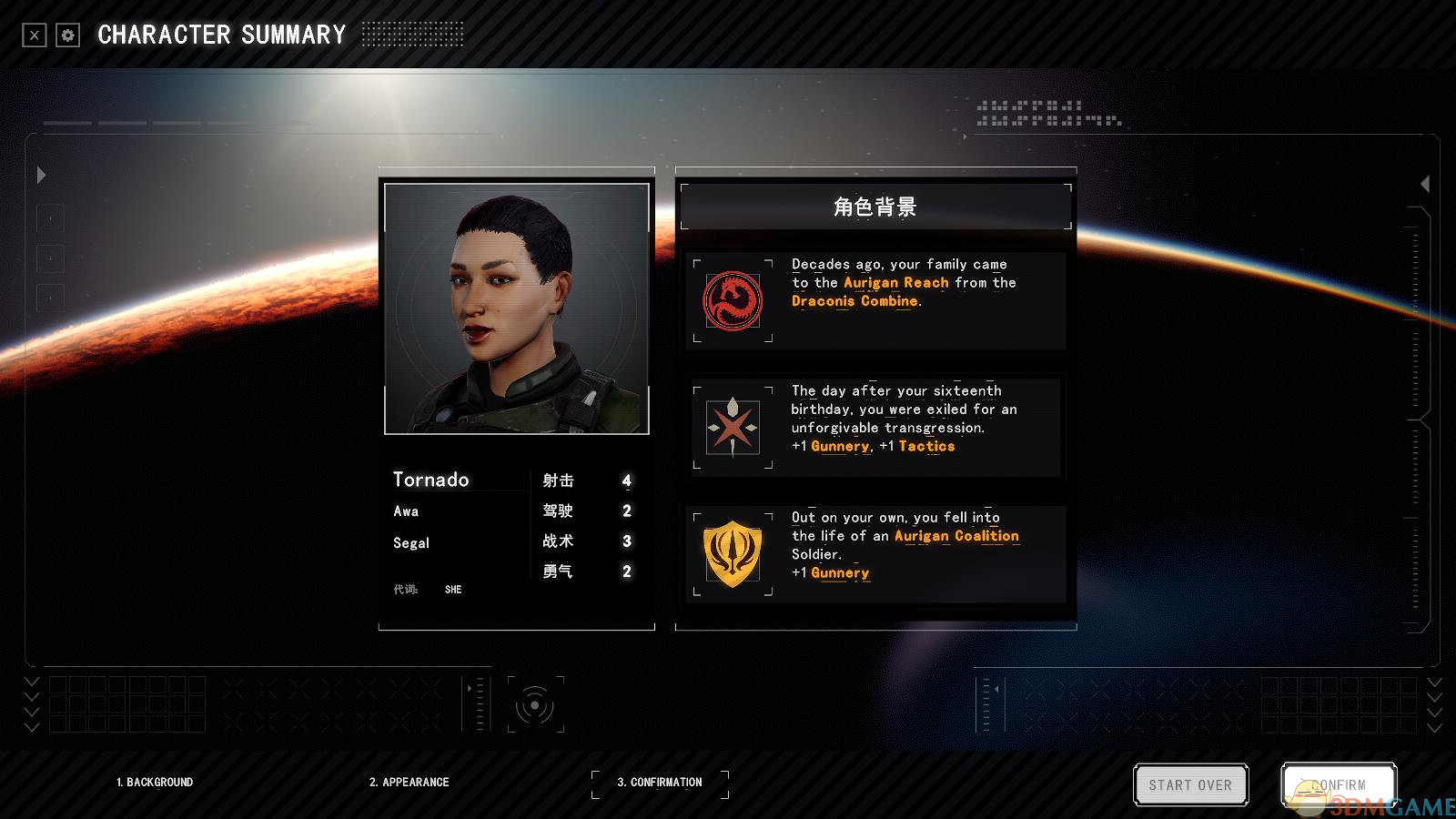Go back to the Background step
1456x819 pixels.
155,782
